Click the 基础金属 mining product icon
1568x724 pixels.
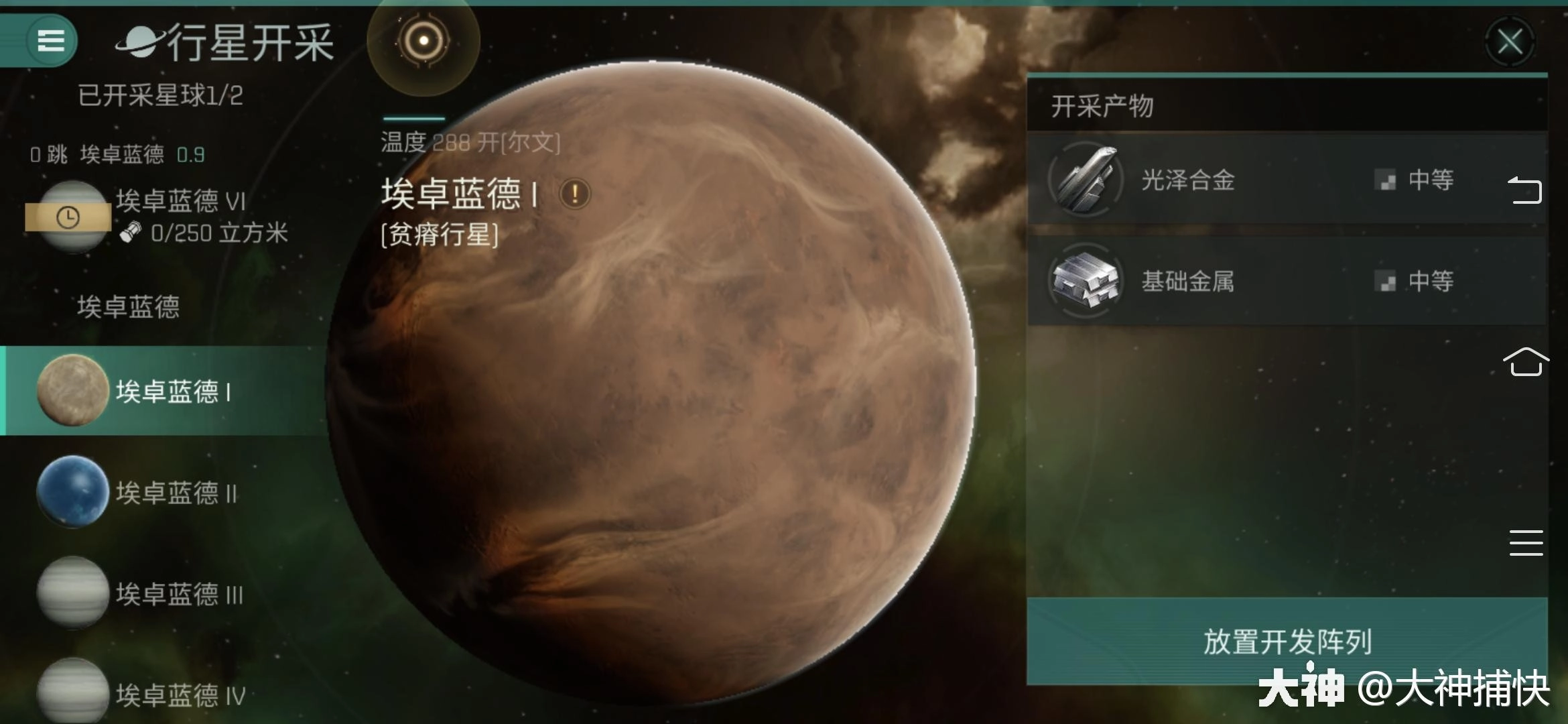pyautogui.click(x=1082, y=281)
